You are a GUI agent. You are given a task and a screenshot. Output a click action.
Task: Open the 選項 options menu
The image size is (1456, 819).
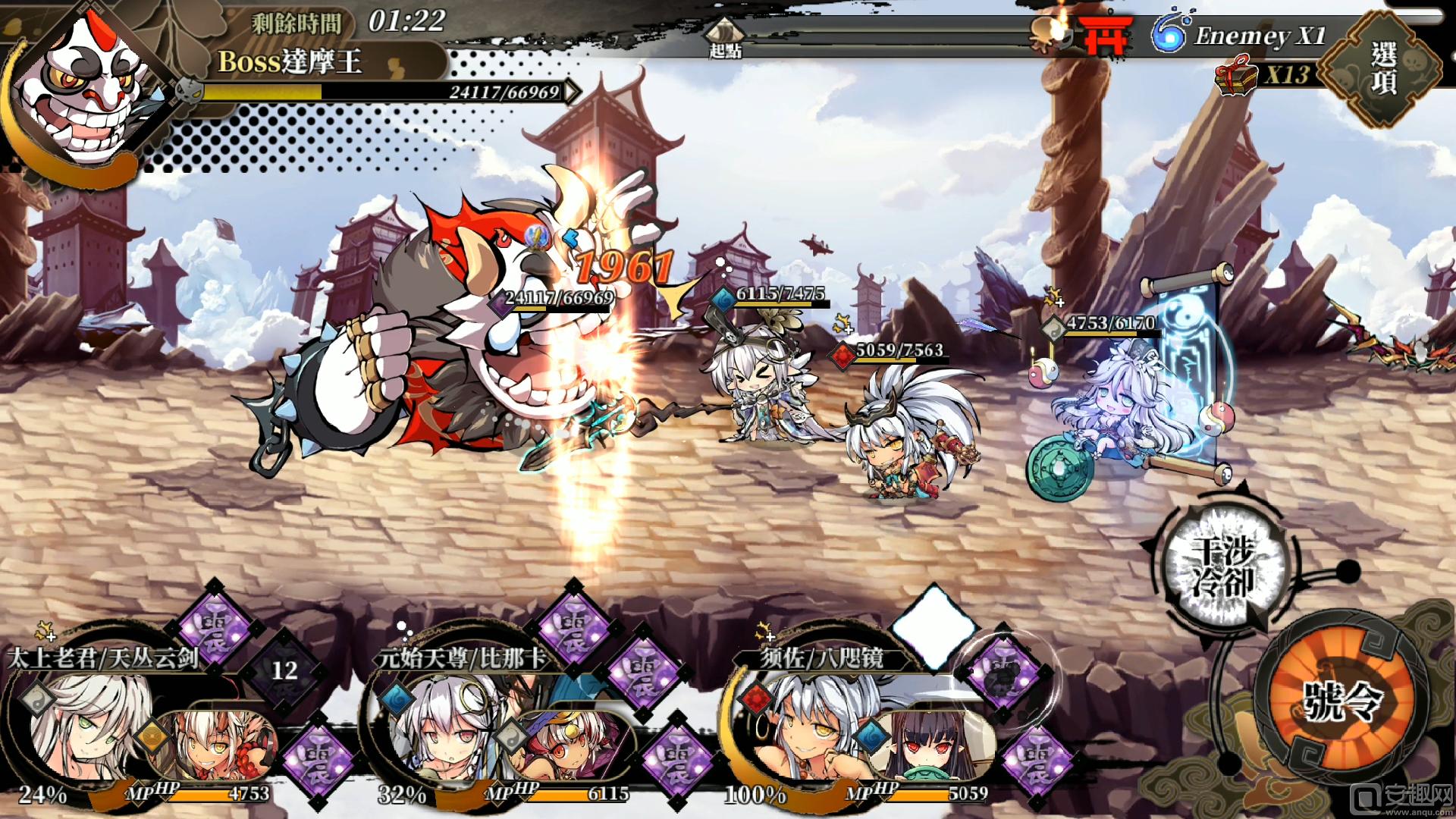click(x=1383, y=69)
